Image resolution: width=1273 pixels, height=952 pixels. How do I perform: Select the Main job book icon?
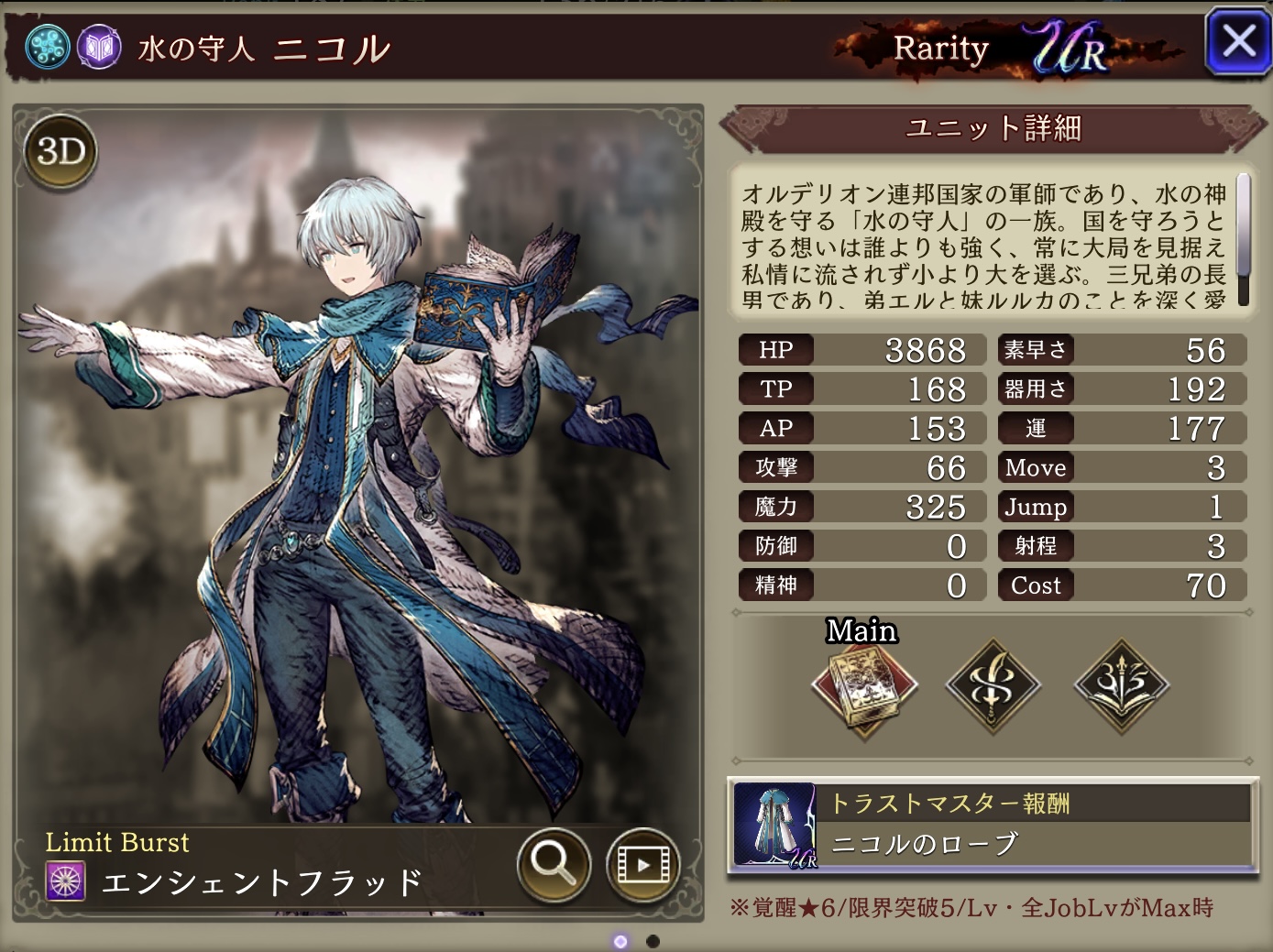coord(863,685)
